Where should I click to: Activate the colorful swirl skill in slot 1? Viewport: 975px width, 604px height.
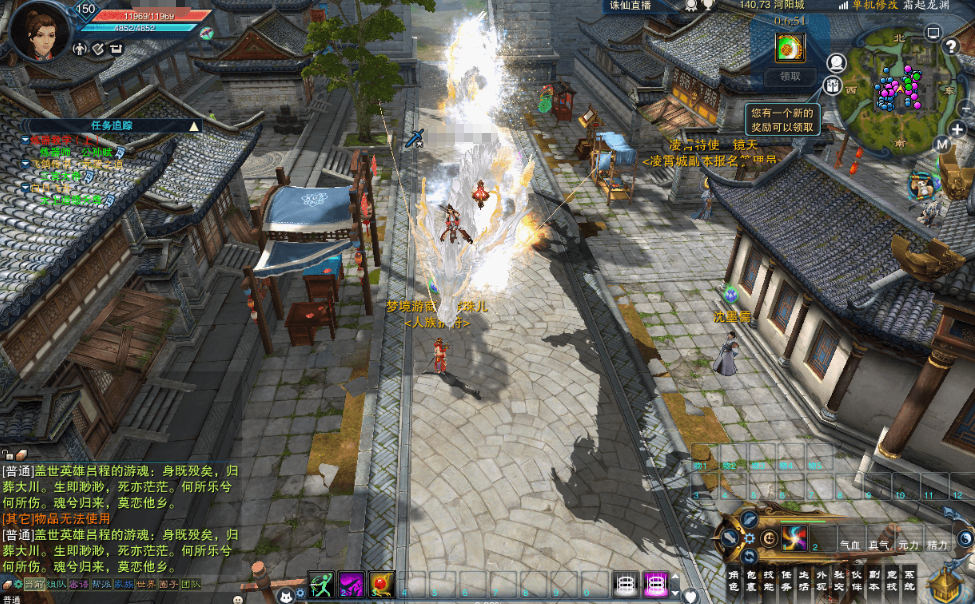pyautogui.click(x=795, y=539)
